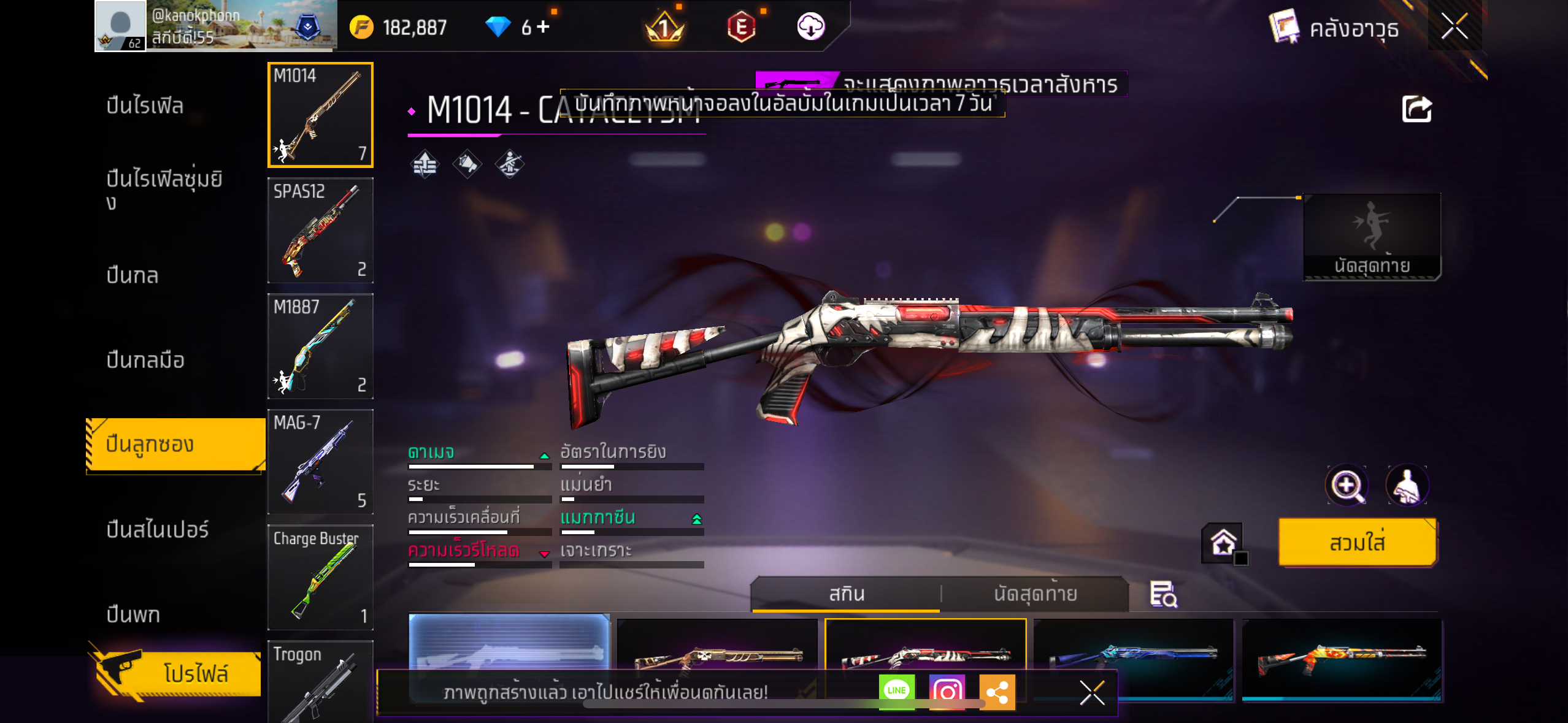
Task: Choose the M1887 weapon slot
Action: click(320, 346)
